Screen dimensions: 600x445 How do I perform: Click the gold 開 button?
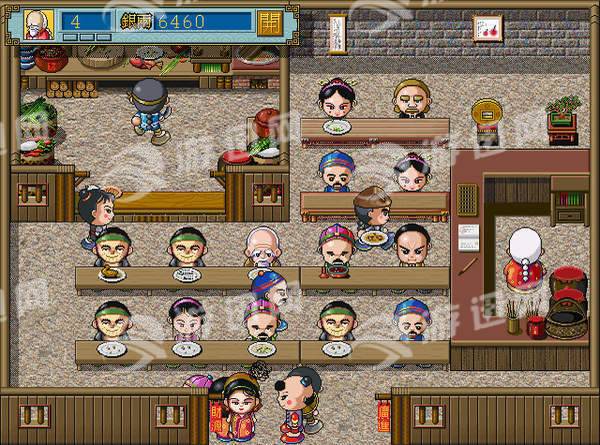(x=268, y=22)
